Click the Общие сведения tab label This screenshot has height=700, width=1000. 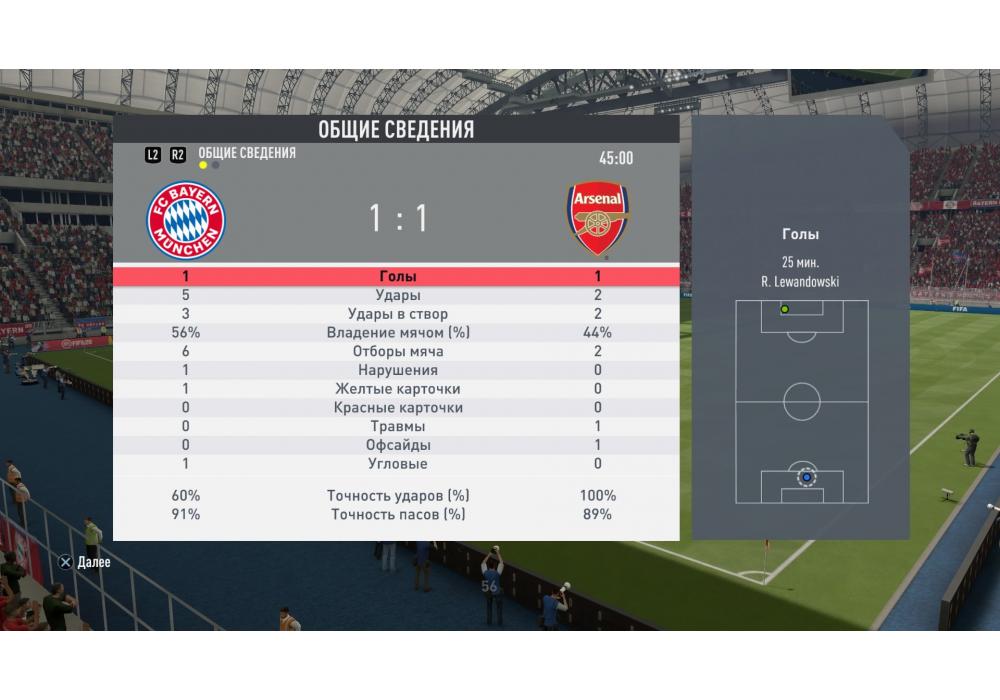(x=247, y=153)
